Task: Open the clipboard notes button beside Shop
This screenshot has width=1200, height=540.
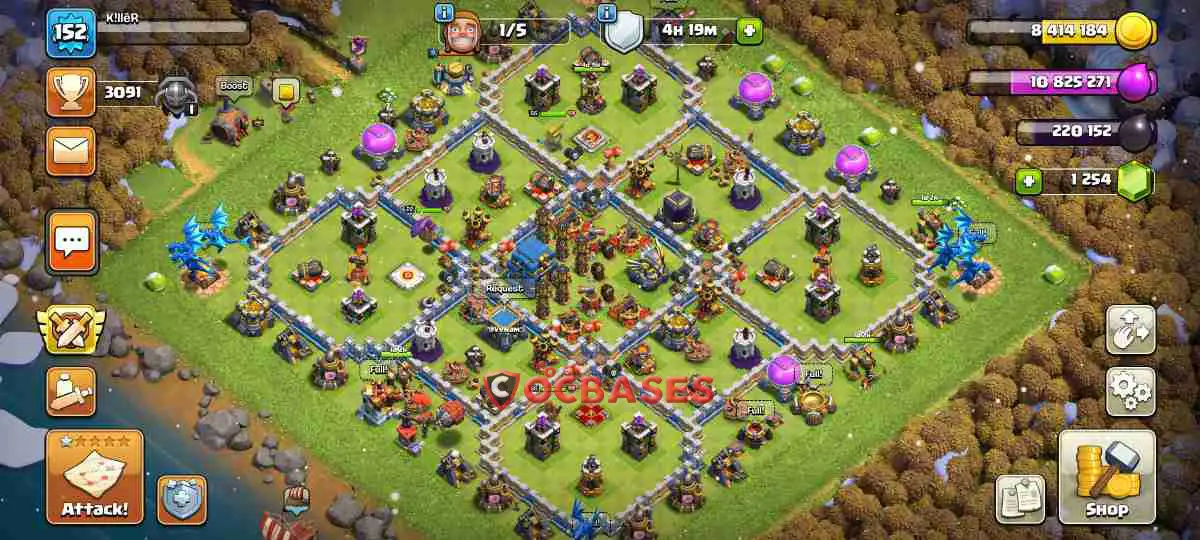Action: point(1020,498)
